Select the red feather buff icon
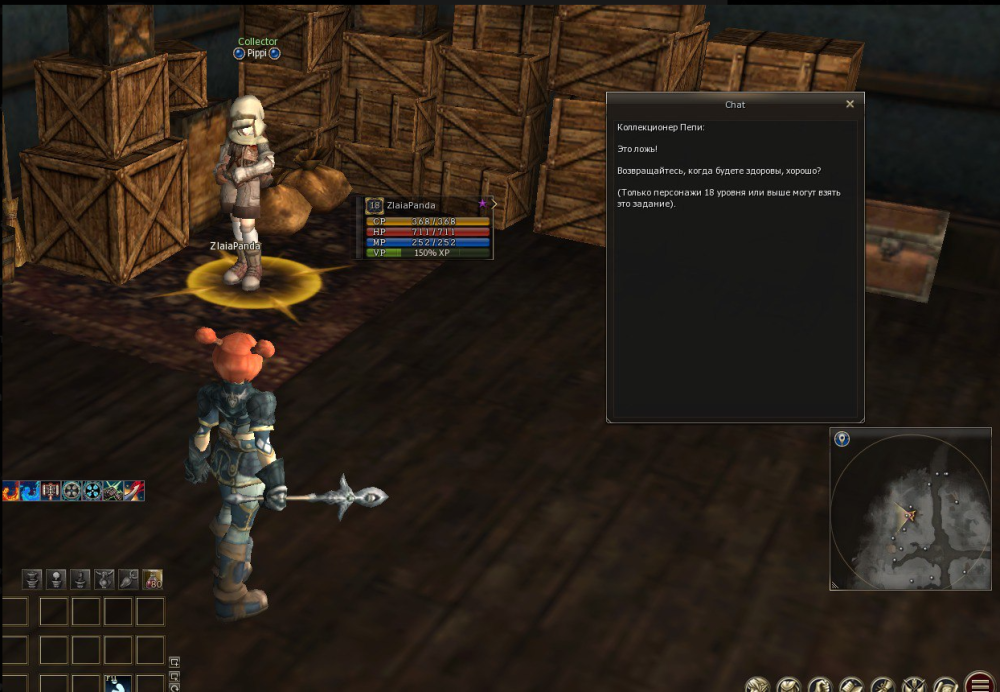The image size is (1000, 692). [133, 491]
